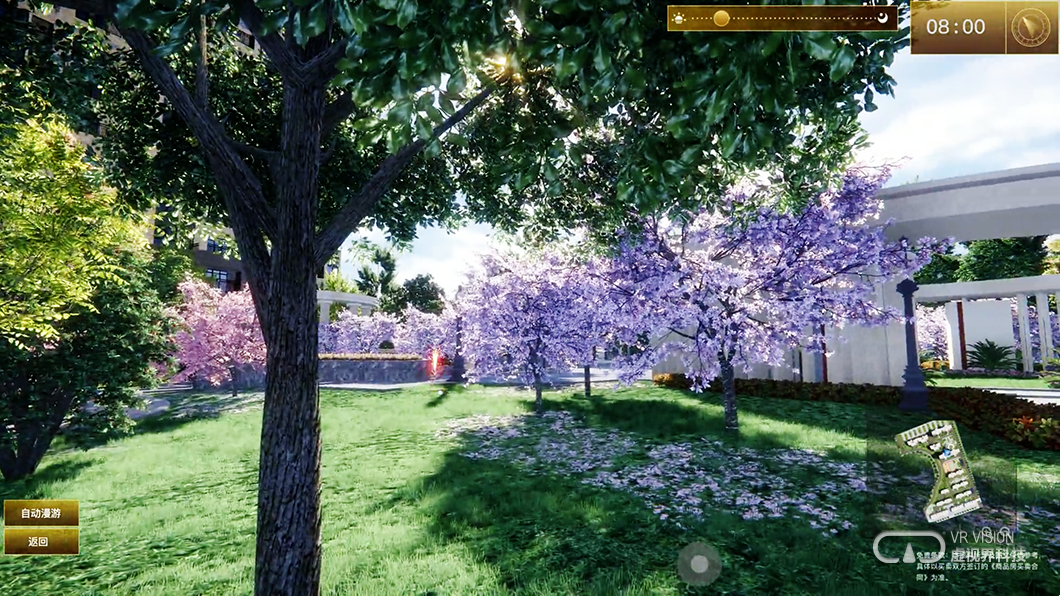Jump to daytime with the sun icon
The image size is (1060, 596).
click(x=680, y=18)
